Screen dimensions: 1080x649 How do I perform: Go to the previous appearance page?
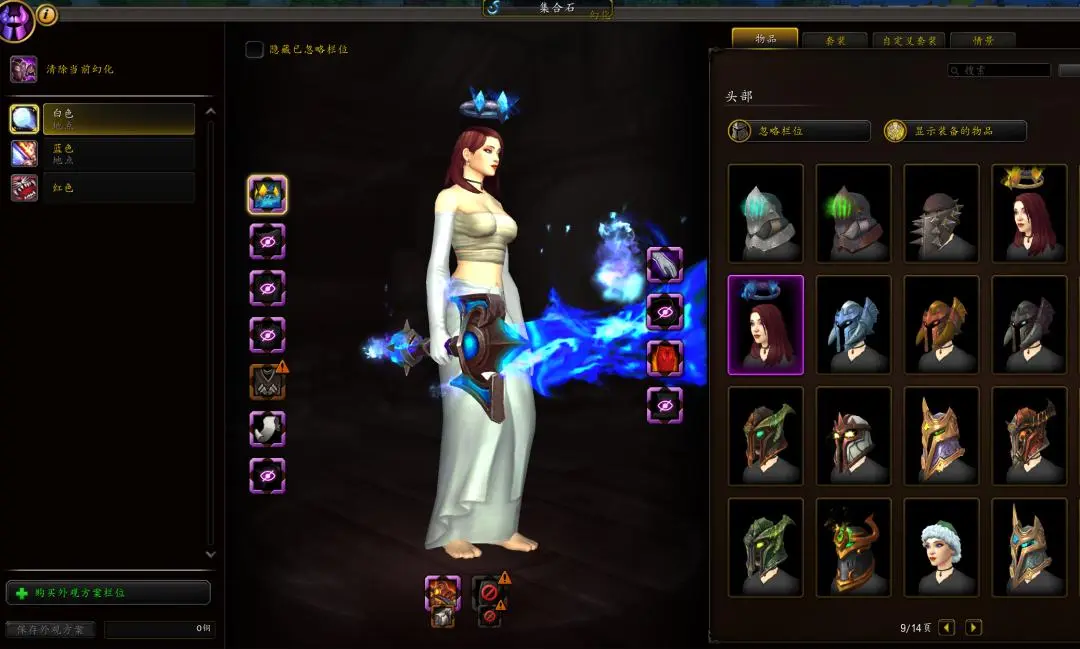point(946,628)
